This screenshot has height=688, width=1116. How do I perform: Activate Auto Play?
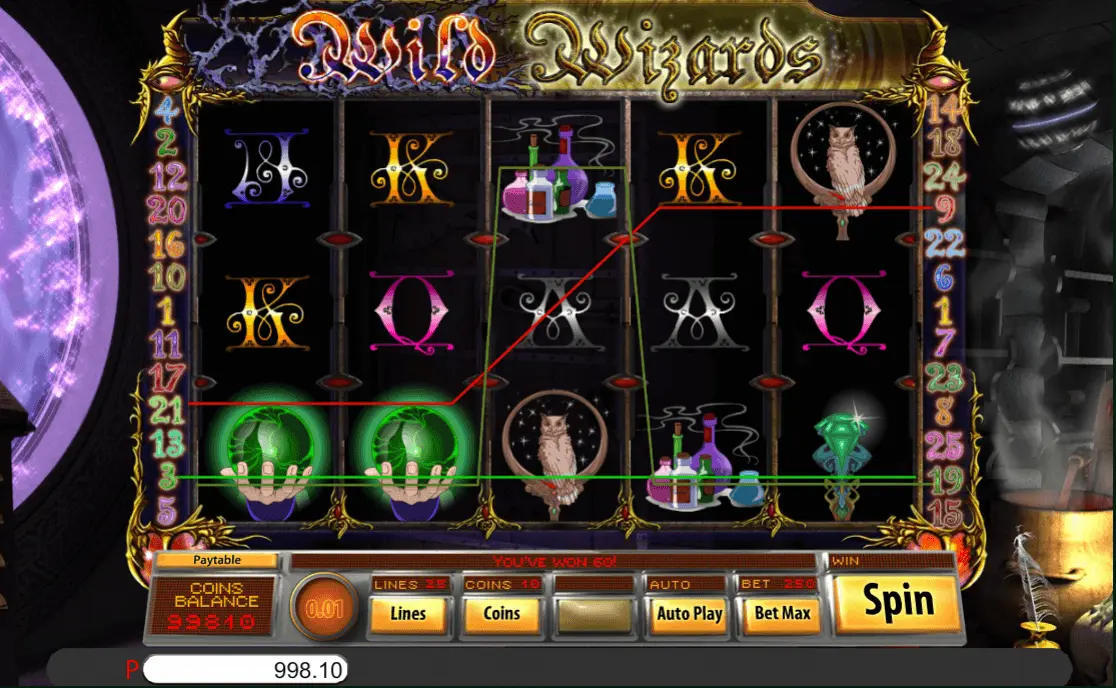[689, 613]
